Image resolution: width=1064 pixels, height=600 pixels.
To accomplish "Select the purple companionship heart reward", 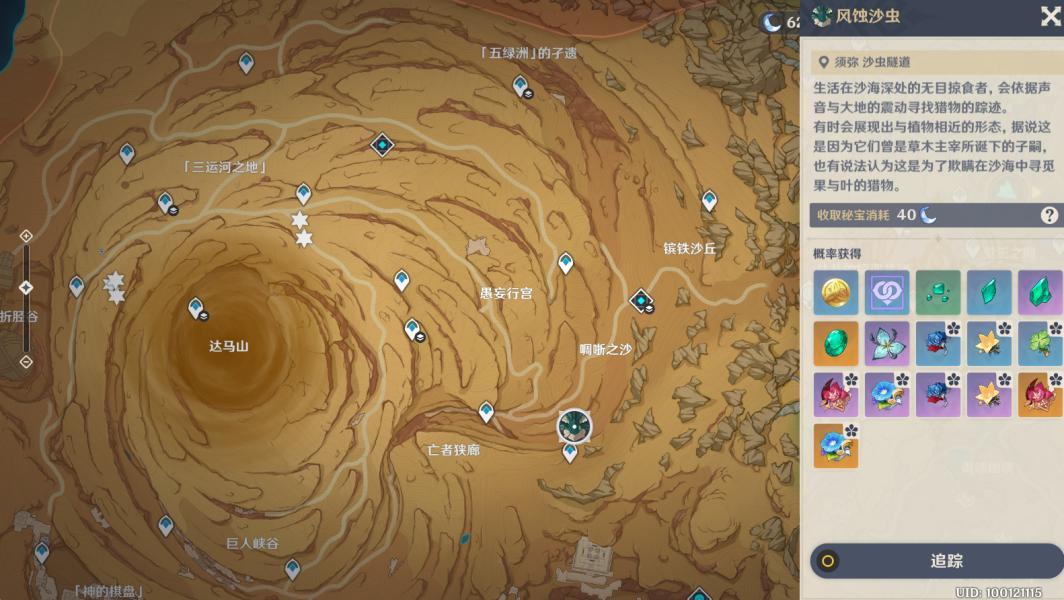I will coord(887,292).
